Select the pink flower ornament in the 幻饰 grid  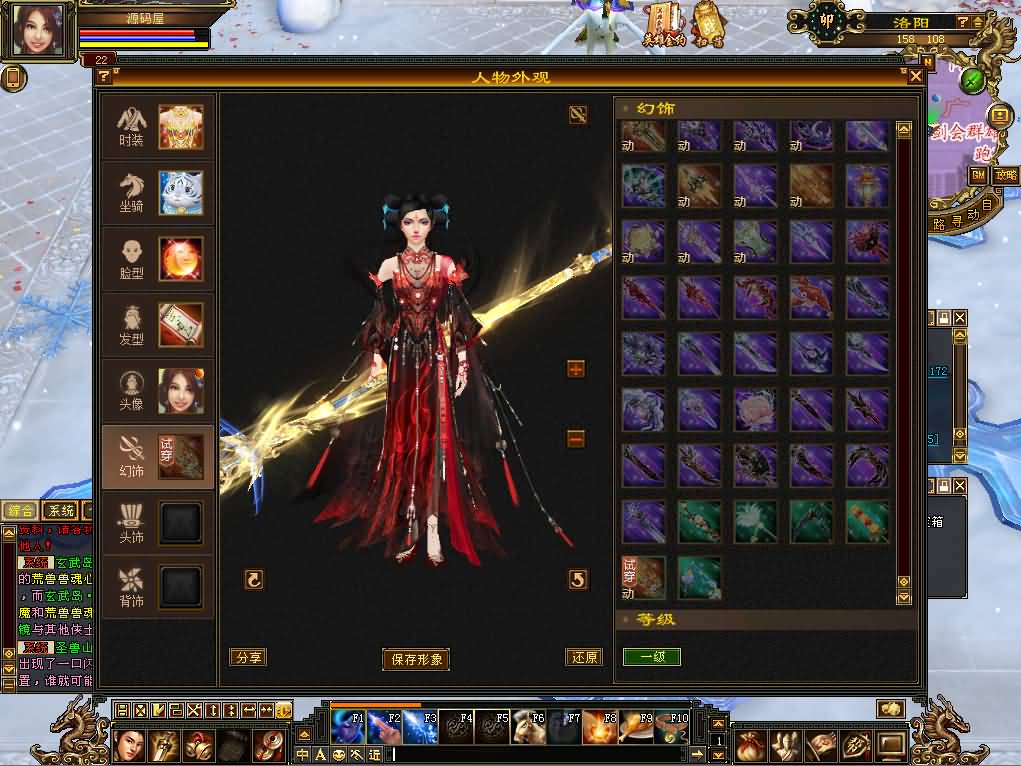pos(755,408)
